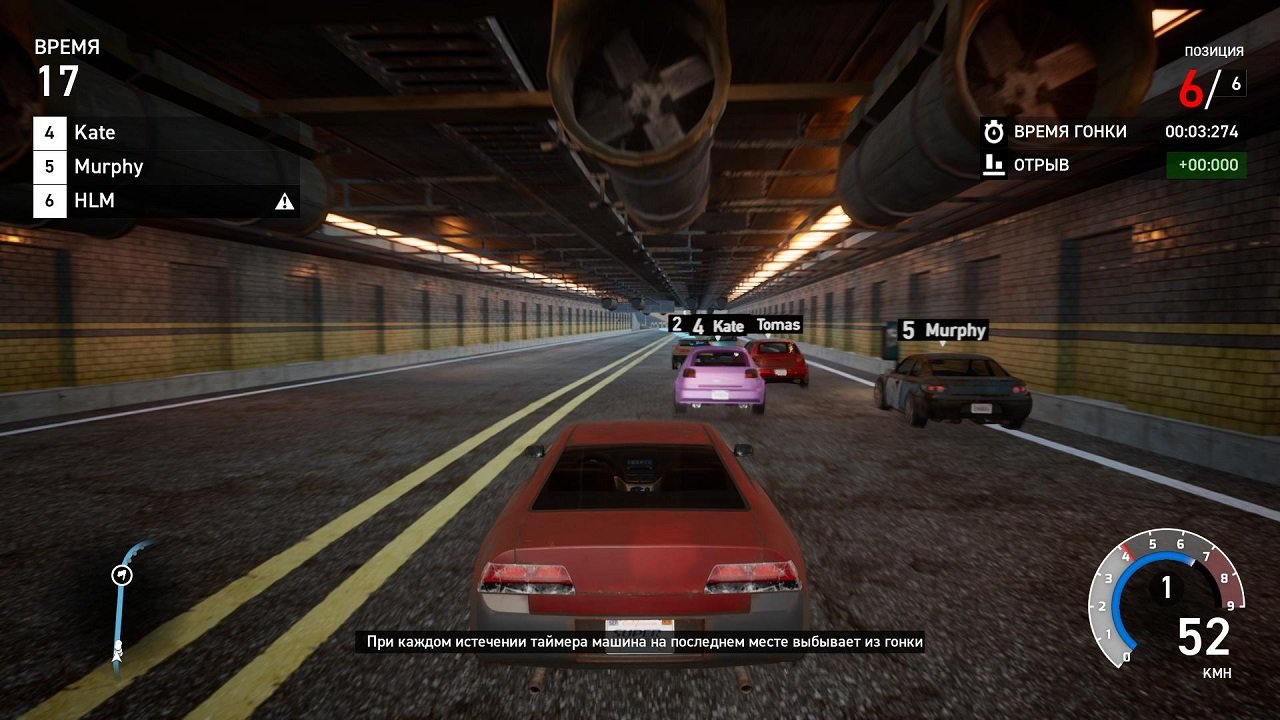Image resolution: width=1280 pixels, height=720 pixels.
Task: Click the position 2 marker near the teal car
Action: point(679,324)
